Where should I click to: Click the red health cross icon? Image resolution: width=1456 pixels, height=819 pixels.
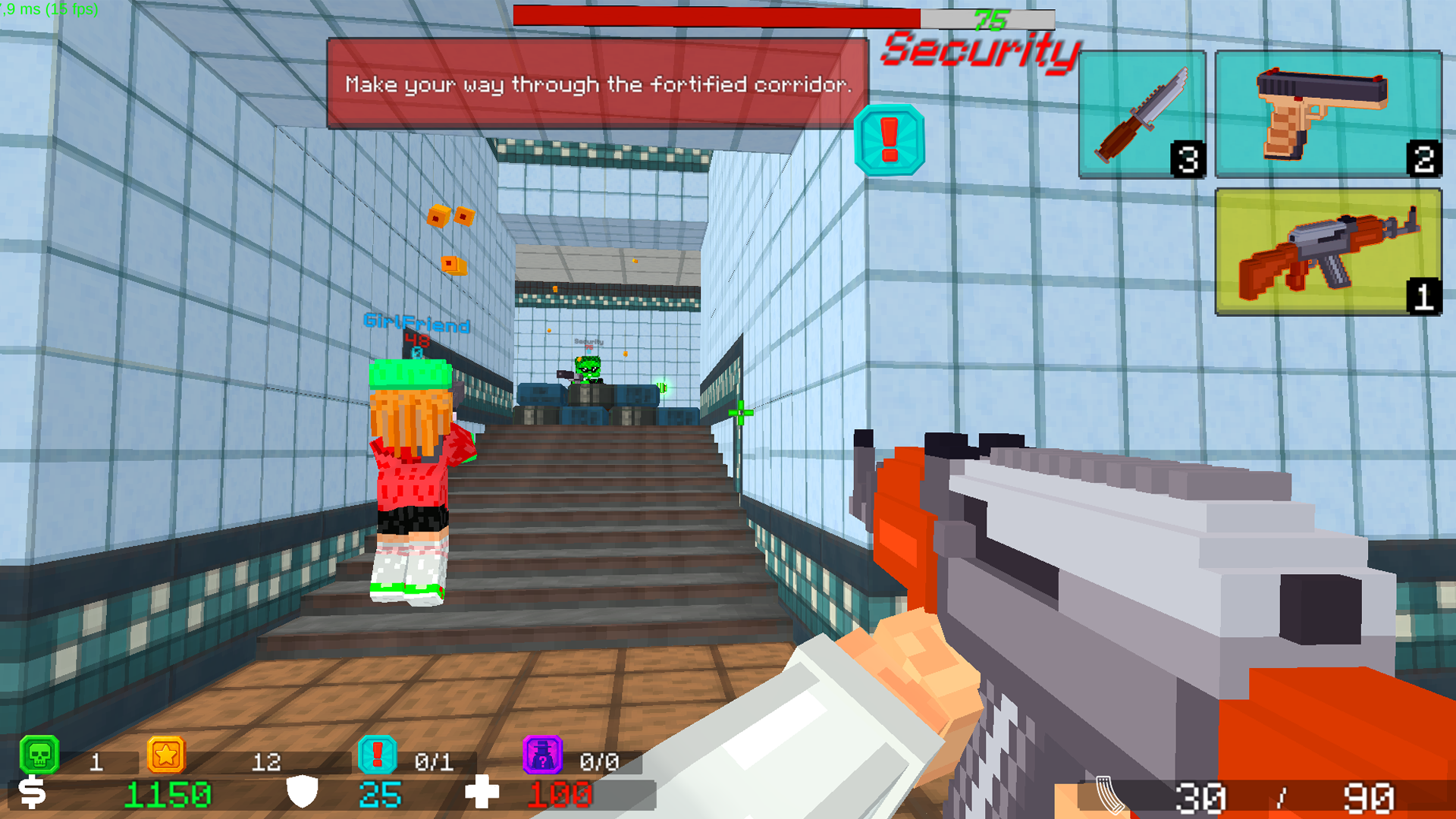[484, 794]
